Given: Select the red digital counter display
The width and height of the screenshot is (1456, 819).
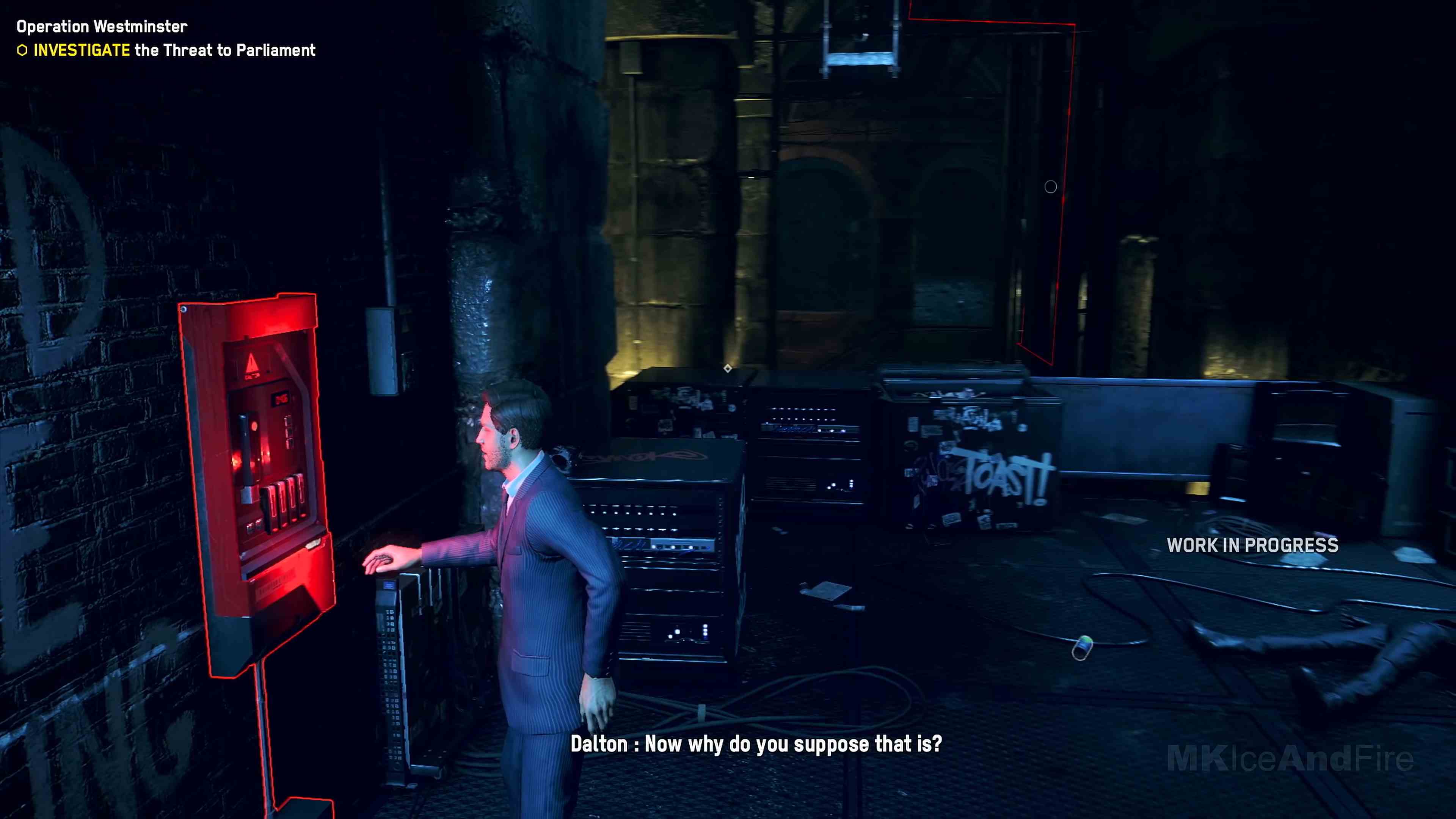Looking at the screenshot, I should (281, 399).
